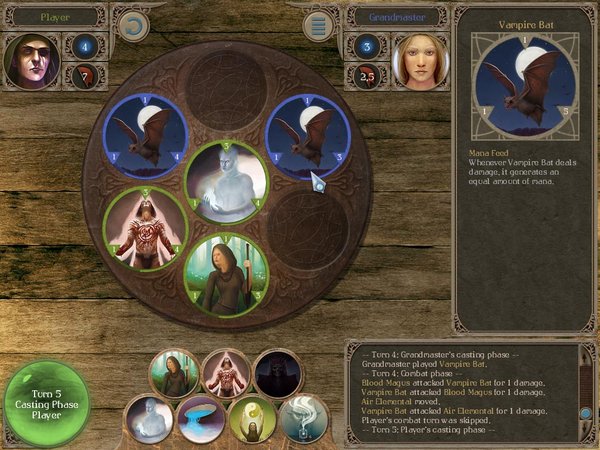Select the Player portrait
This screenshot has width=600, height=450.
click(32, 60)
